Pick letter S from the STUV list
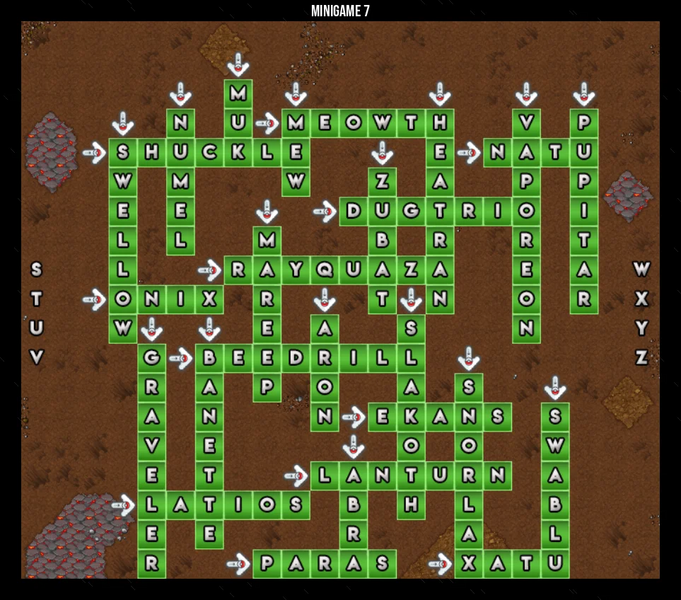 coord(37,269)
